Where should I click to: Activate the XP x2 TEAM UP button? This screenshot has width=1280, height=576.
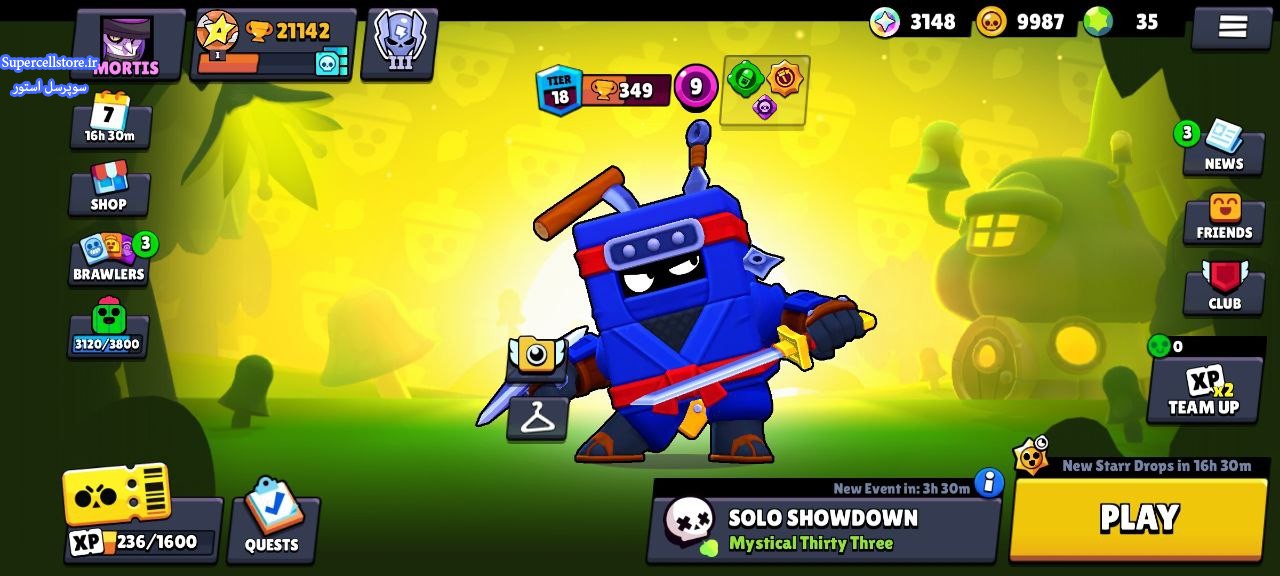[x=1204, y=390]
